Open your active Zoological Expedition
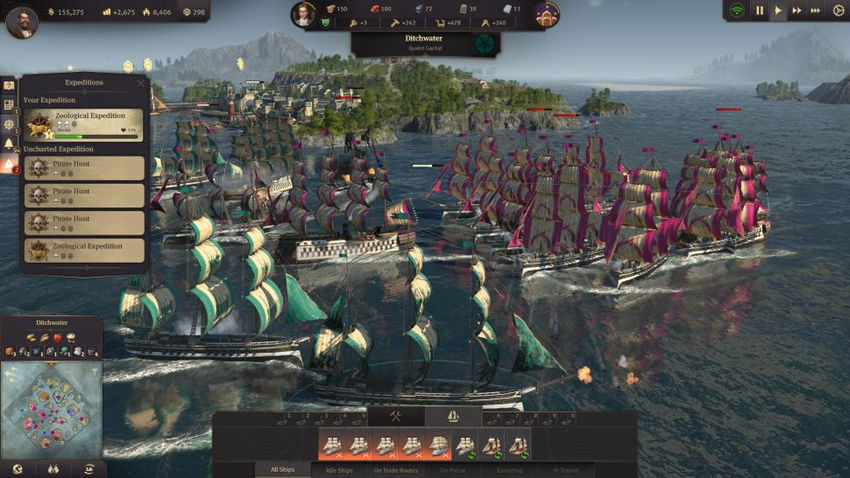This screenshot has width=850, height=478. (x=84, y=125)
